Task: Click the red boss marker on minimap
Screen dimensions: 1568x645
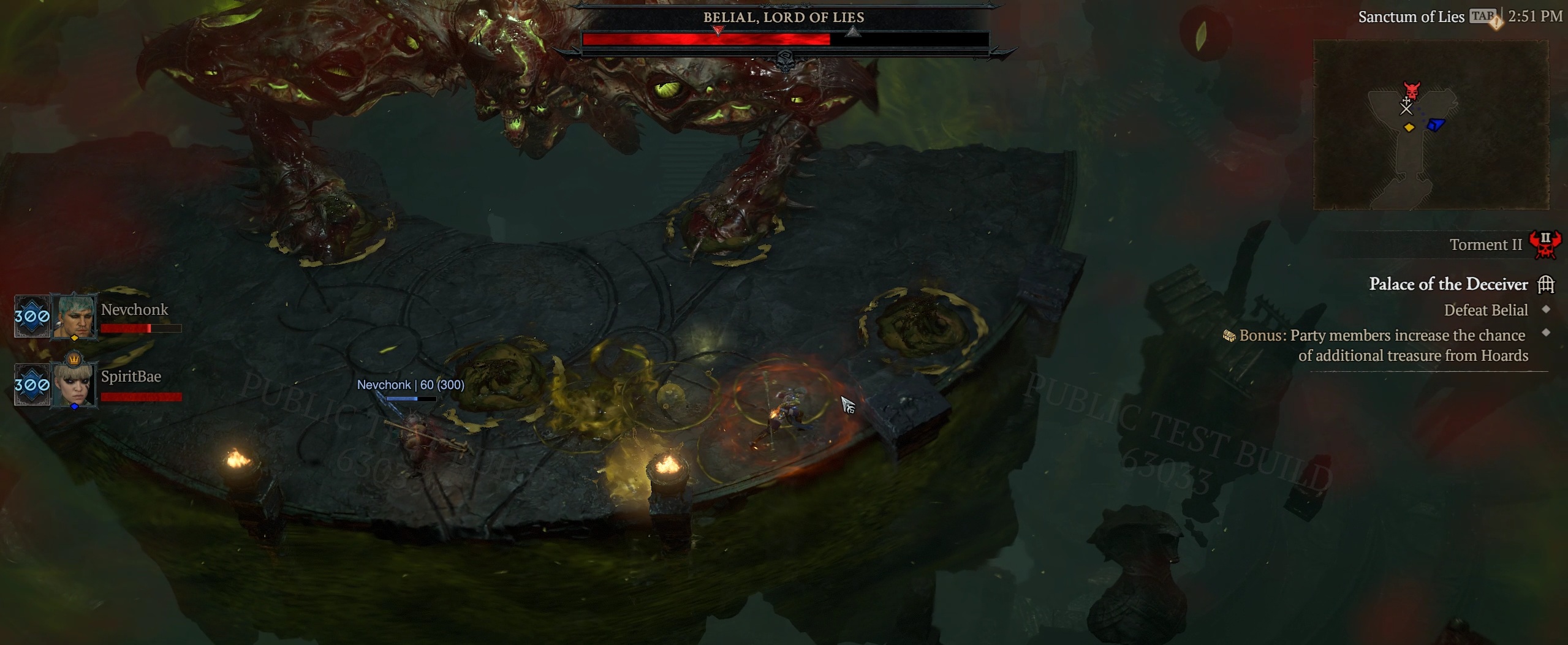Action: point(1412,91)
